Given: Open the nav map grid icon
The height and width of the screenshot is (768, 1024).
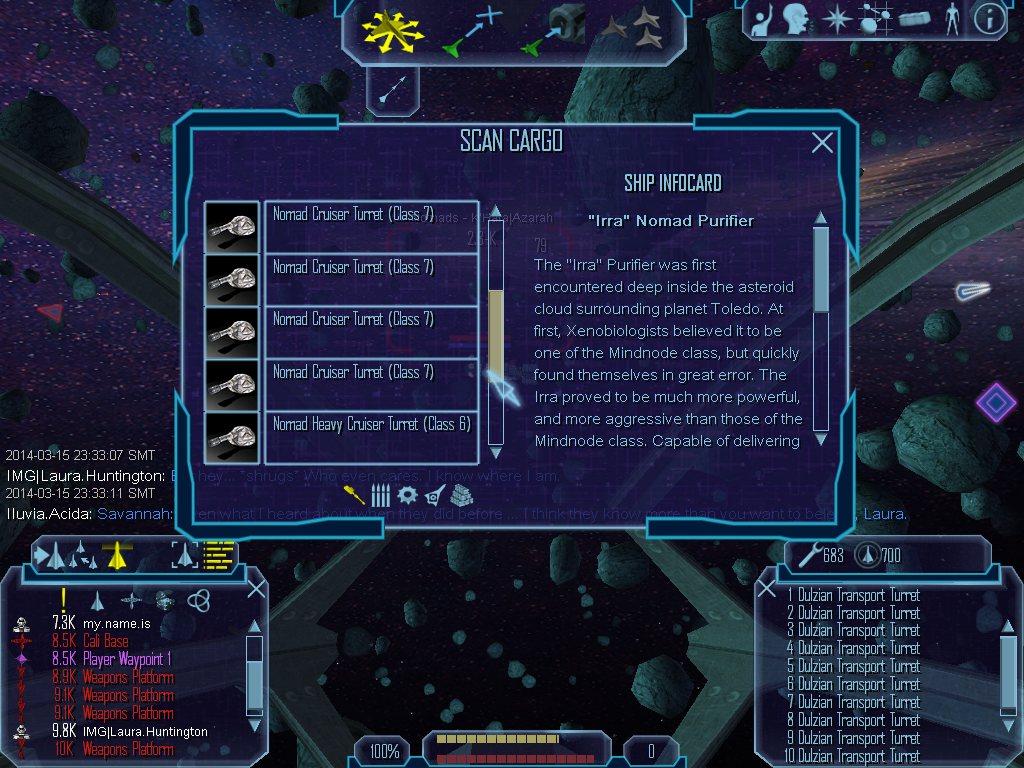Looking at the screenshot, I should pos(872,19).
